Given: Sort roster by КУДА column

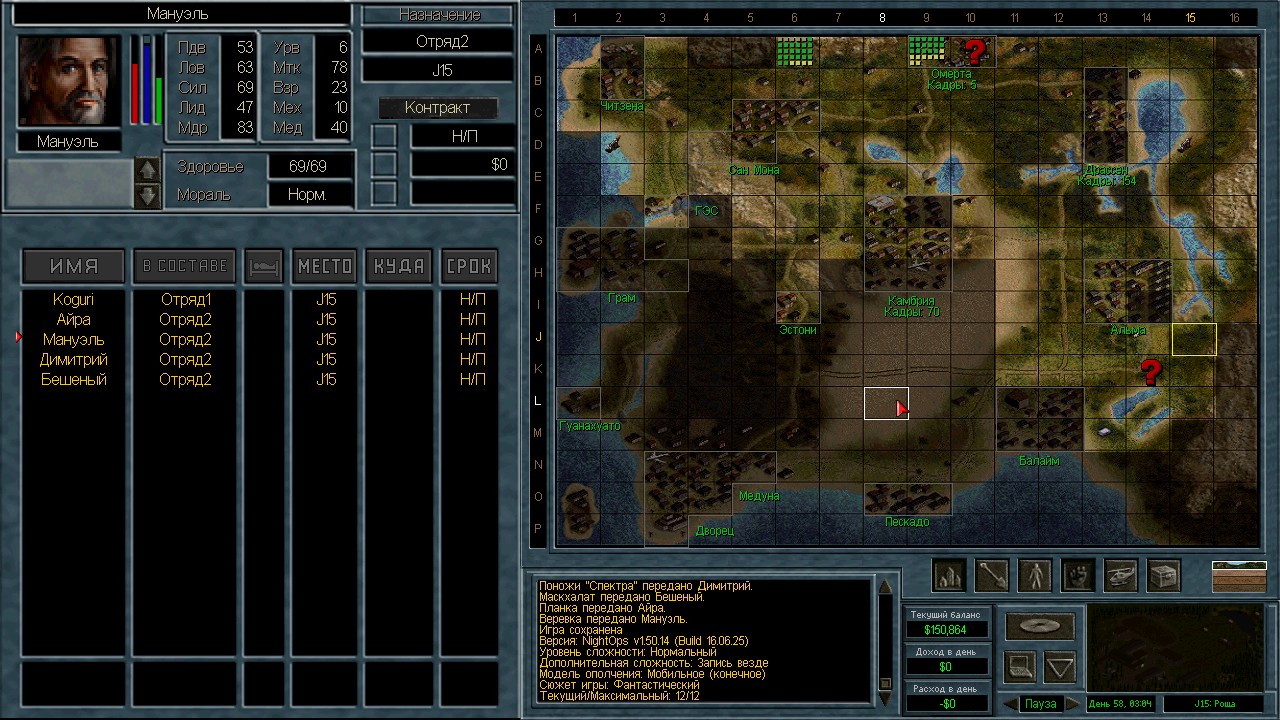Looking at the screenshot, I should click(398, 266).
